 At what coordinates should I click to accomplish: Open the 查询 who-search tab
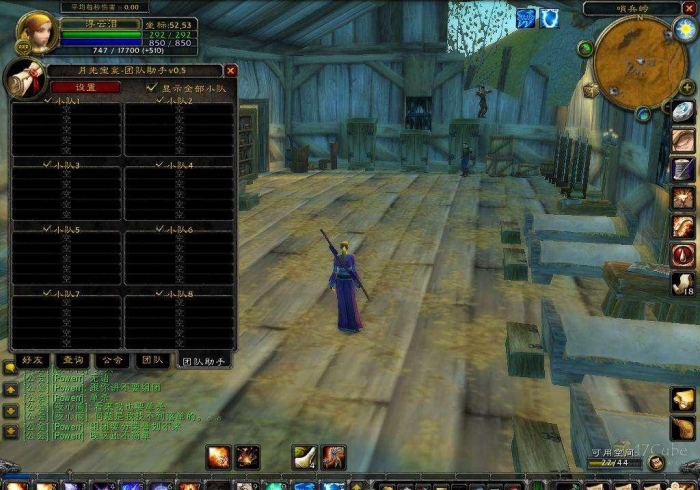pyautogui.click(x=72, y=360)
